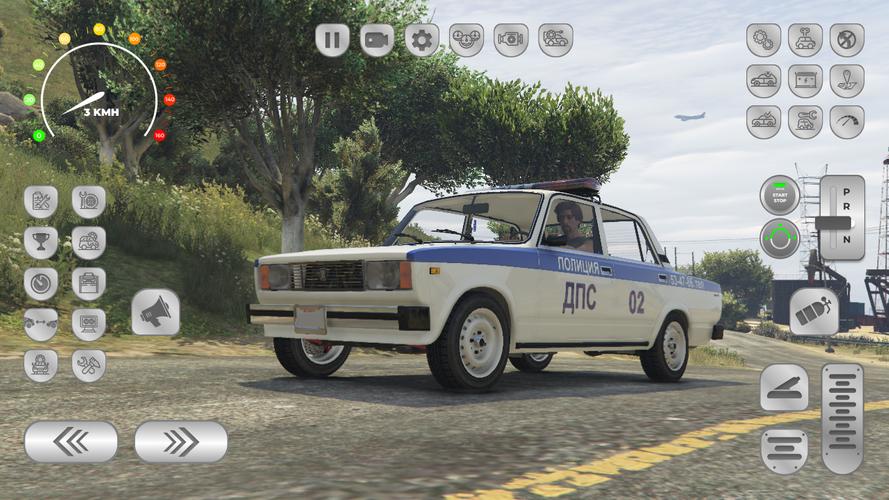Screen dimensions: 889x500
Task: Activate the nitro bottle boost
Action: click(814, 312)
